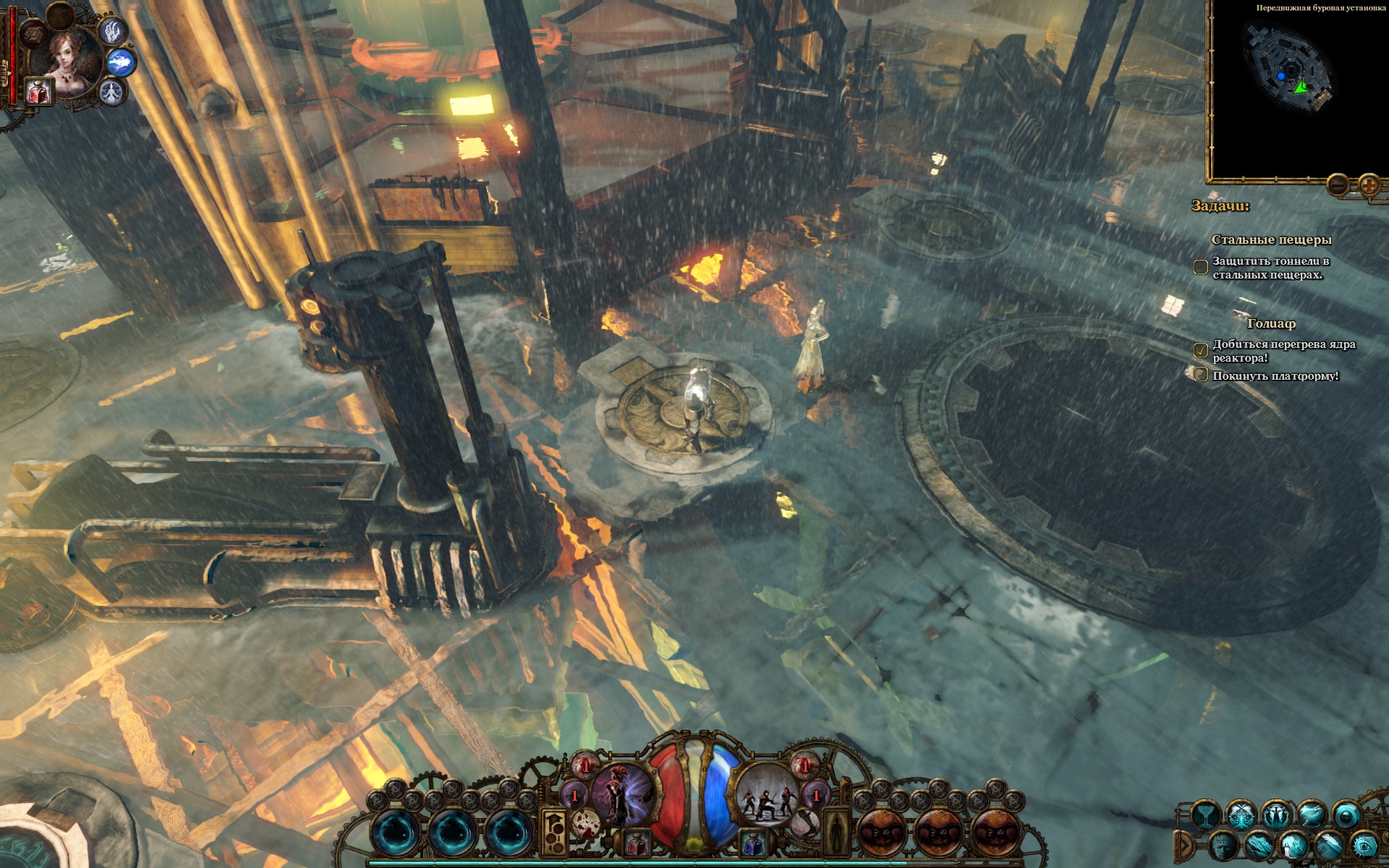Open the eye and gear icon menu
Image resolution: width=1389 pixels, height=868 pixels.
click(1364, 845)
